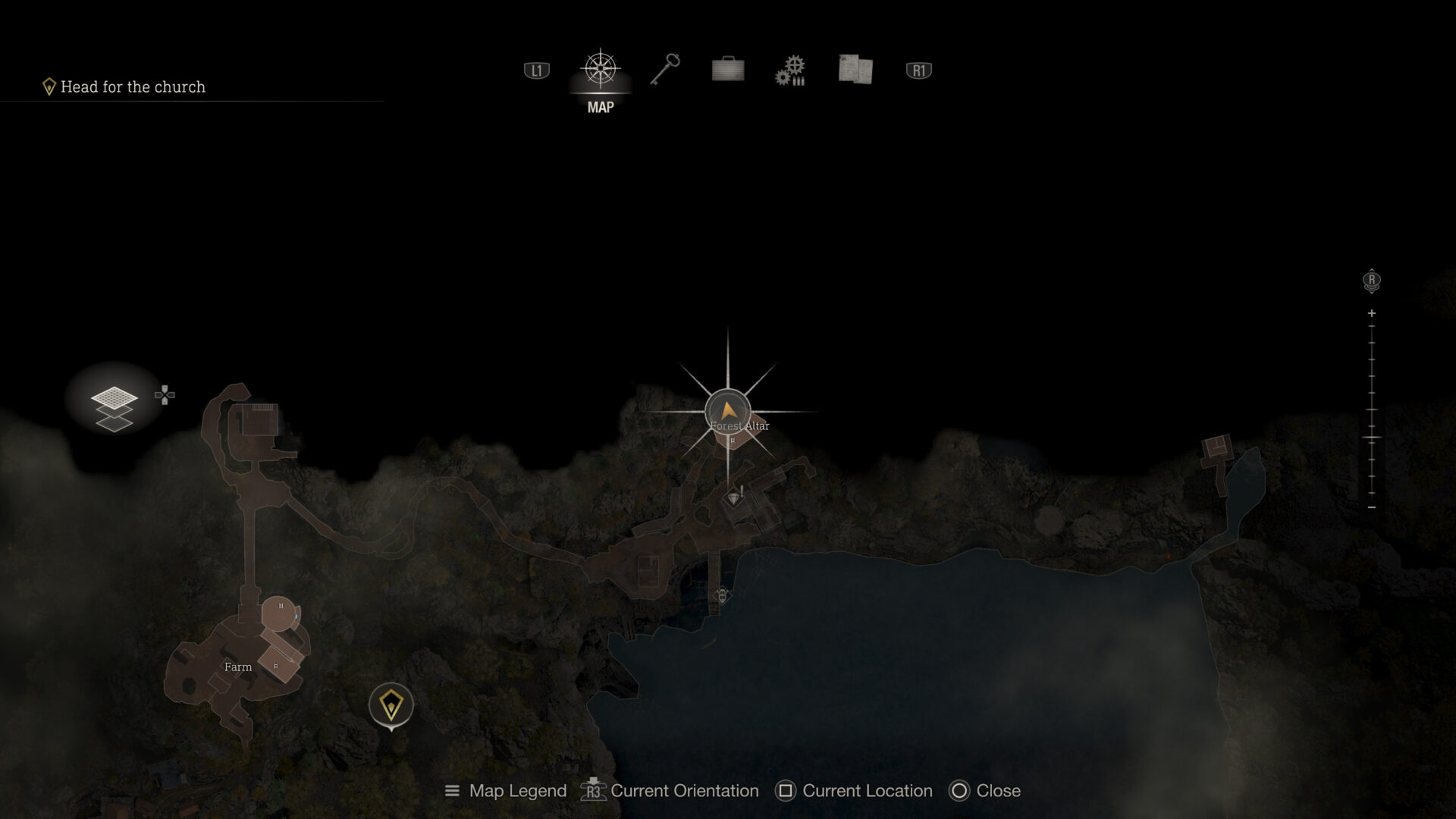Select the crafting gears and ammo icon
Image resolution: width=1456 pixels, height=819 pixels.
[791, 70]
